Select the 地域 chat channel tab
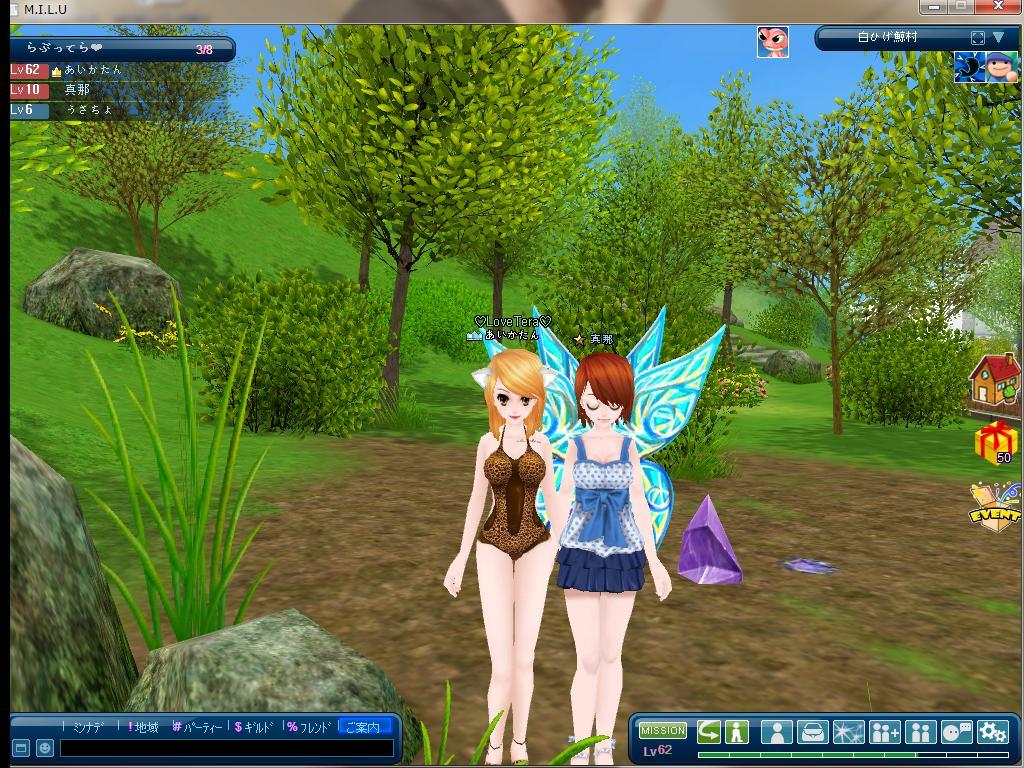Screen dimensions: 1024x768 point(144,727)
